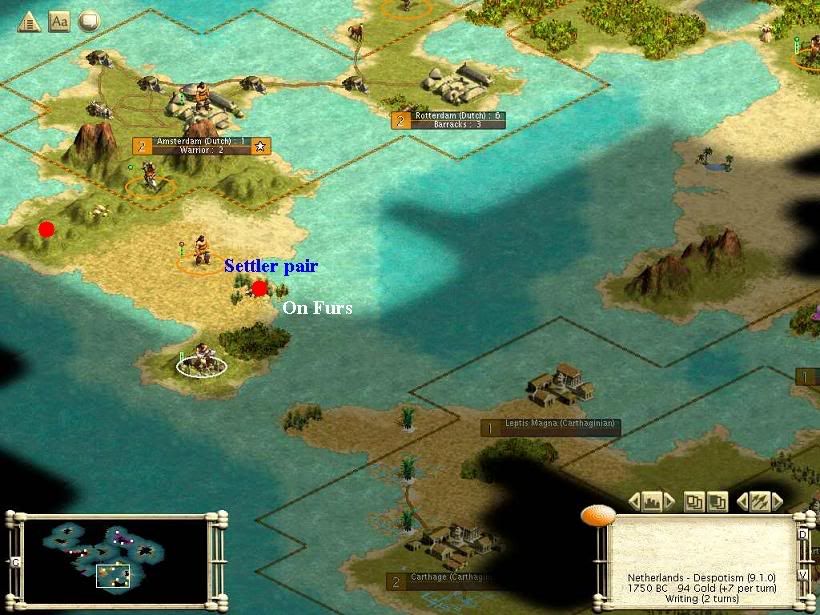Click the 'D' button on info box
Screen dimensions: 820x615
(x=803, y=534)
